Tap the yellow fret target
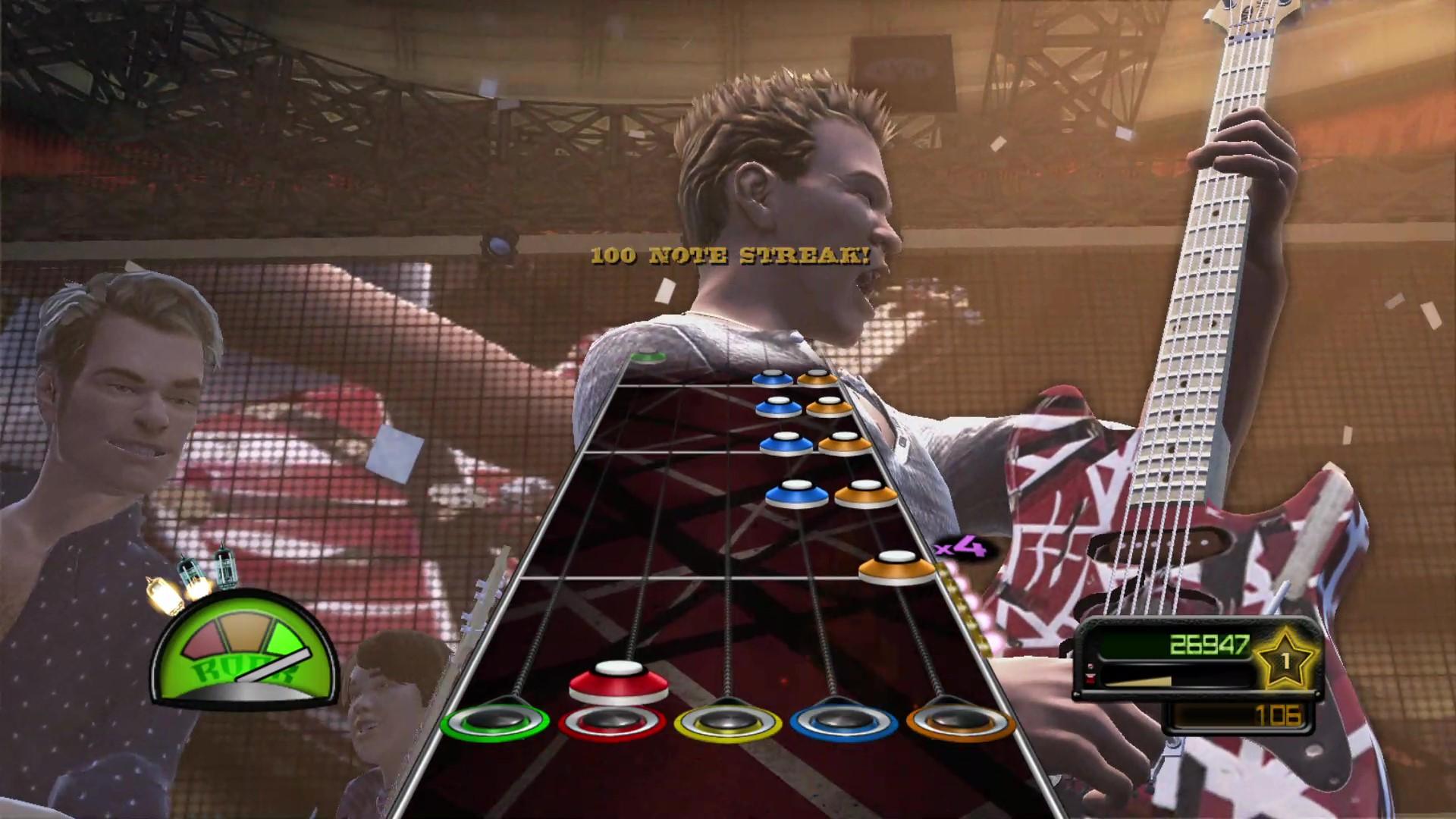The height and width of the screenshot is (819, 1456). click(727, 720)
